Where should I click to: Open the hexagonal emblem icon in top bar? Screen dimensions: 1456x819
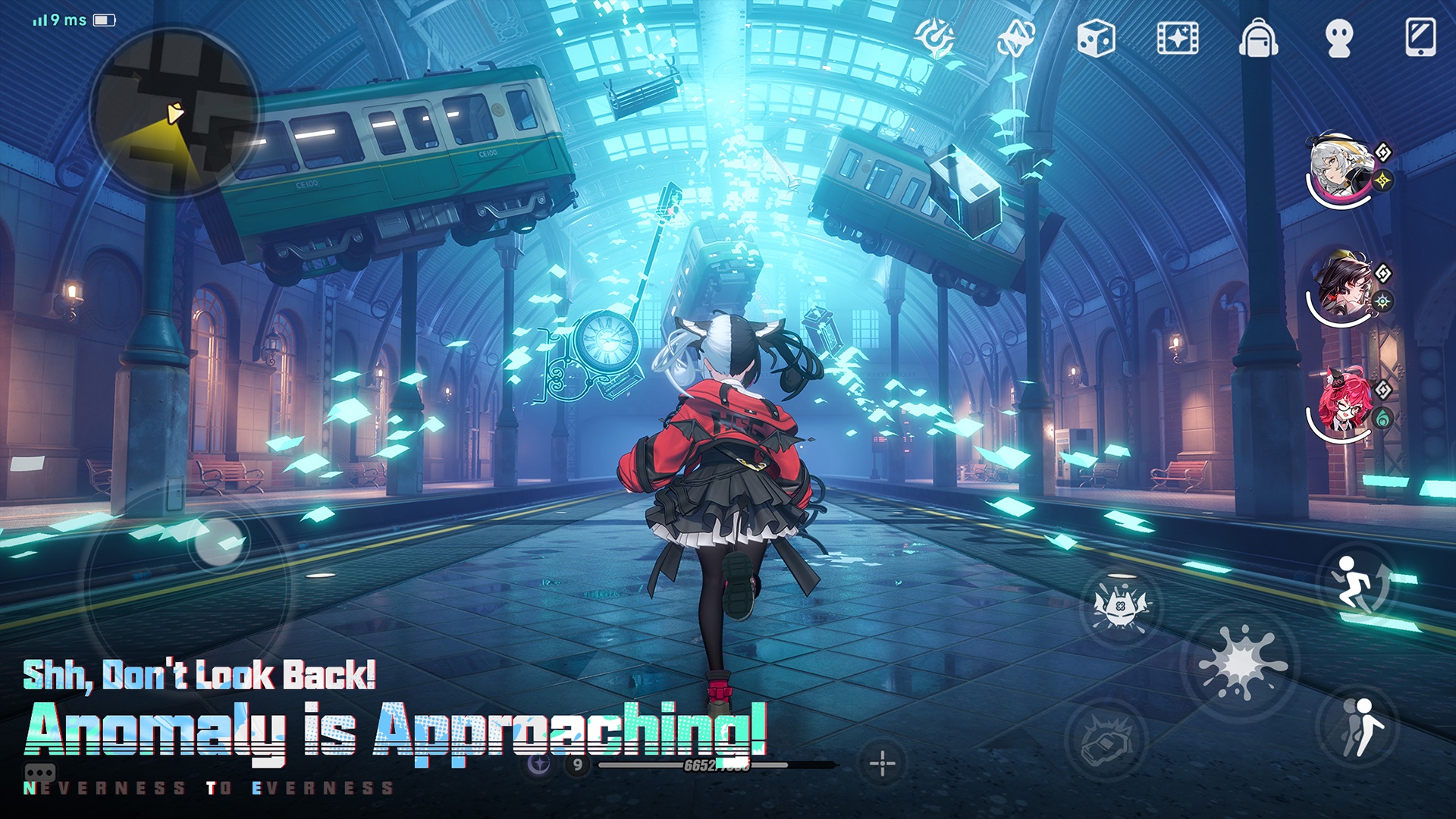[x=1015, y=38]
